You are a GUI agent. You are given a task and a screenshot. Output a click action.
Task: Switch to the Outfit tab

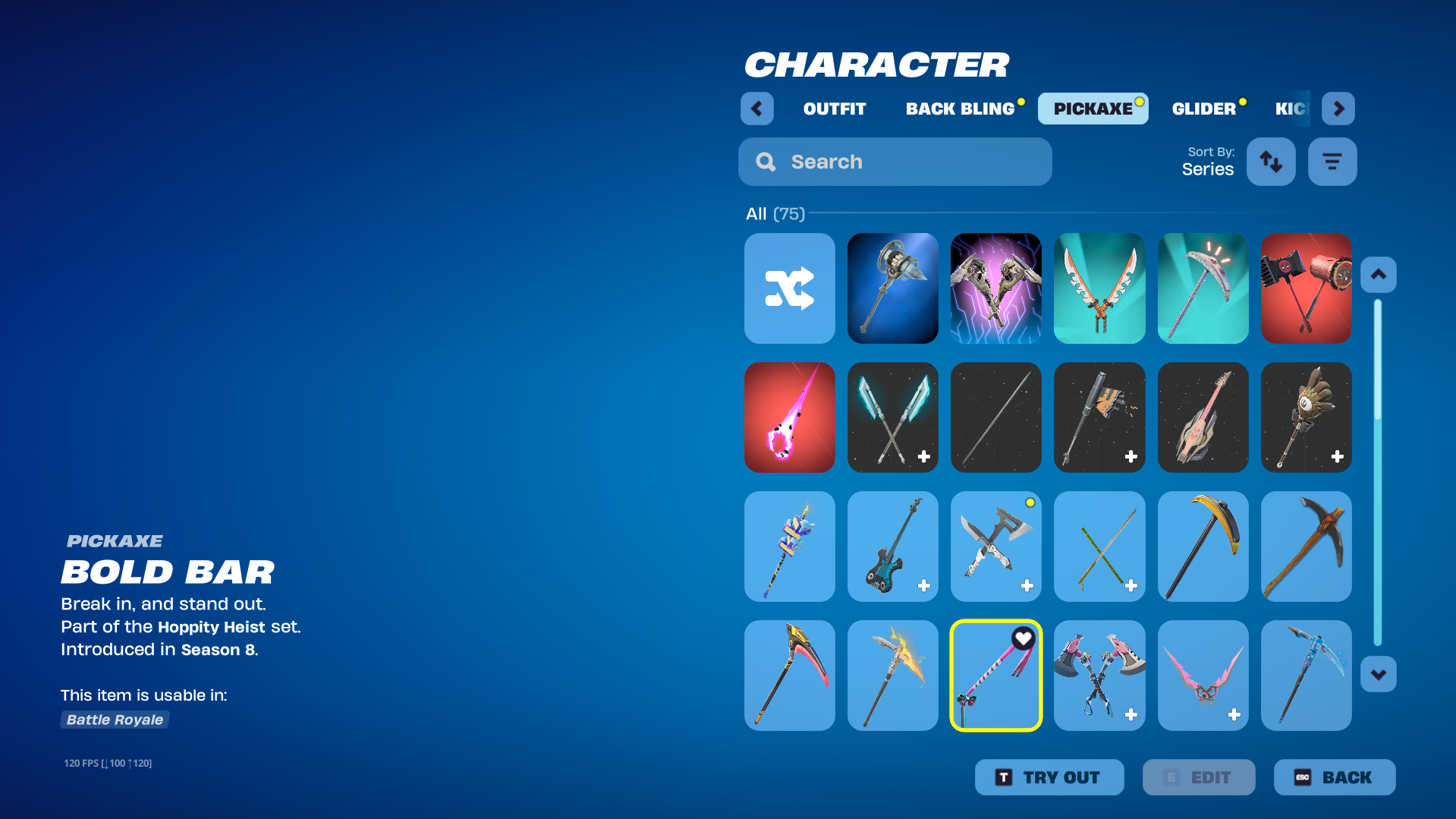click(834, 109)
